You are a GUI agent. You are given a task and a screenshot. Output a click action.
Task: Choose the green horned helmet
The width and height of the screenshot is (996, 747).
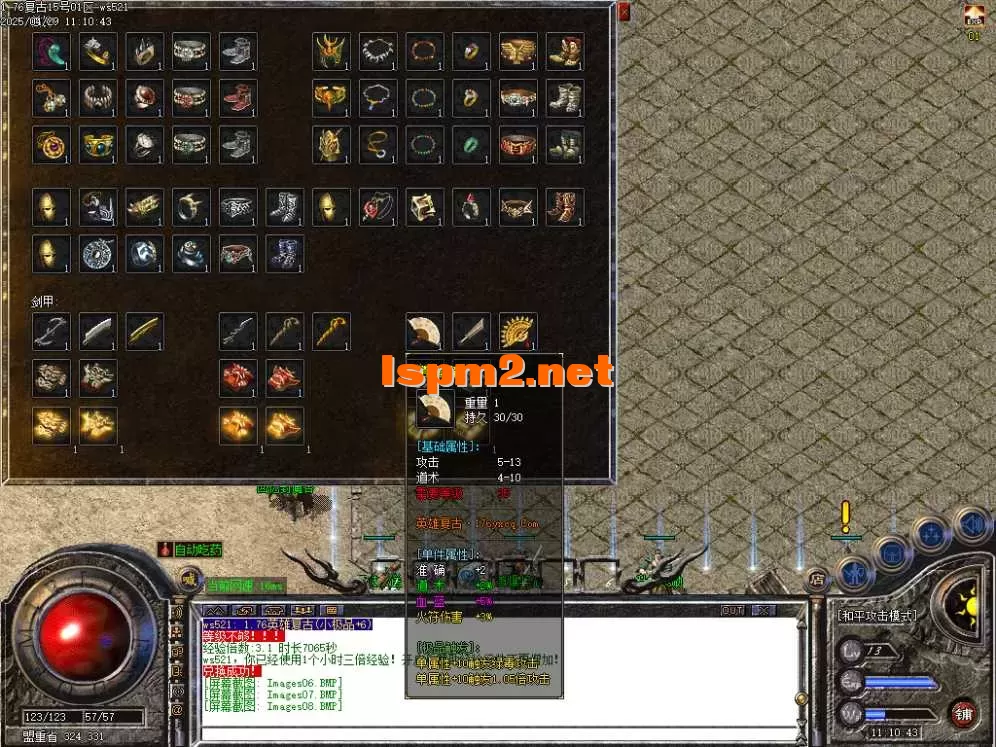click(331, 51)
